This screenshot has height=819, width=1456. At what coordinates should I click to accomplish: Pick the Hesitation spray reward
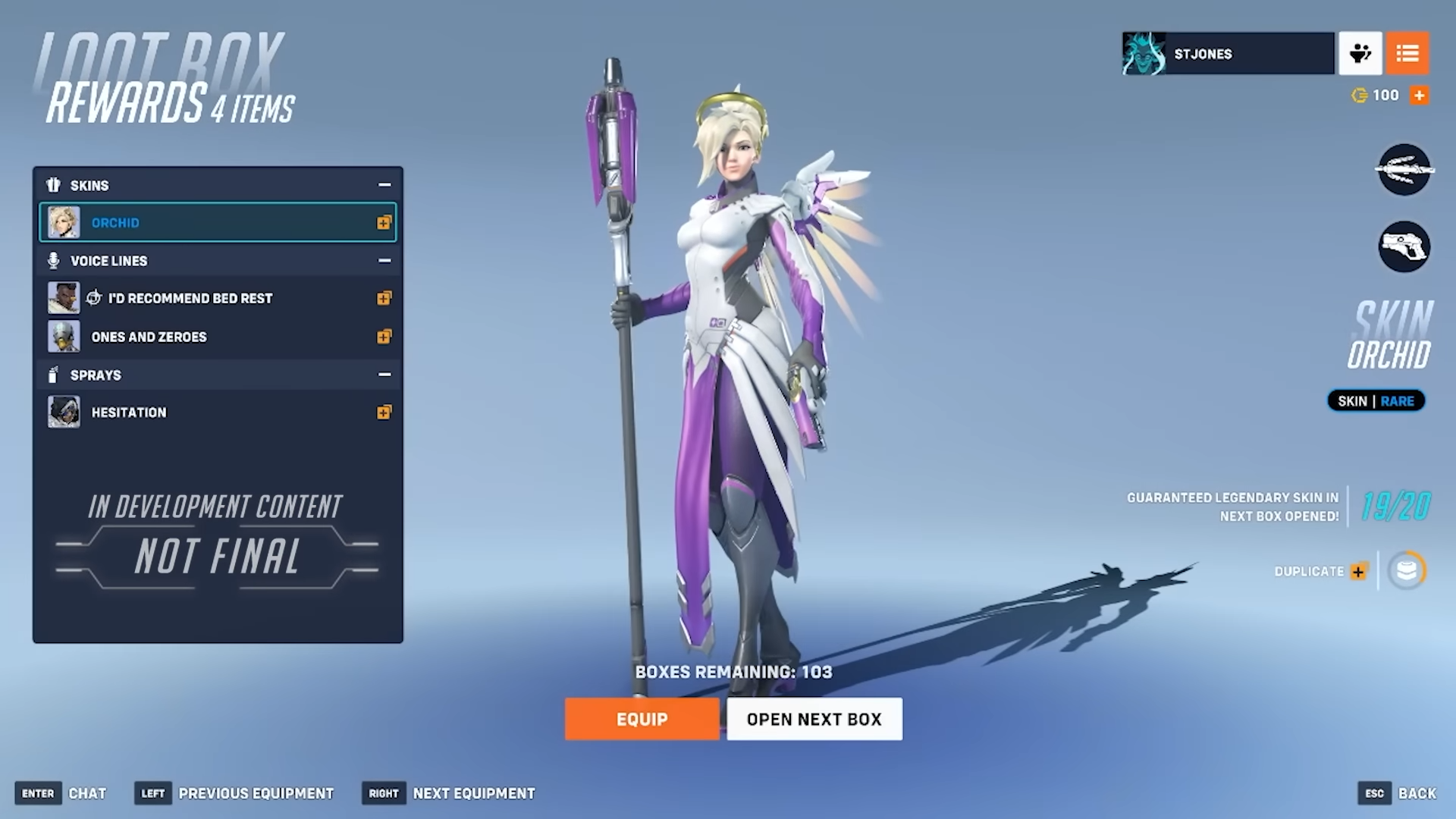tap(218, 413)
